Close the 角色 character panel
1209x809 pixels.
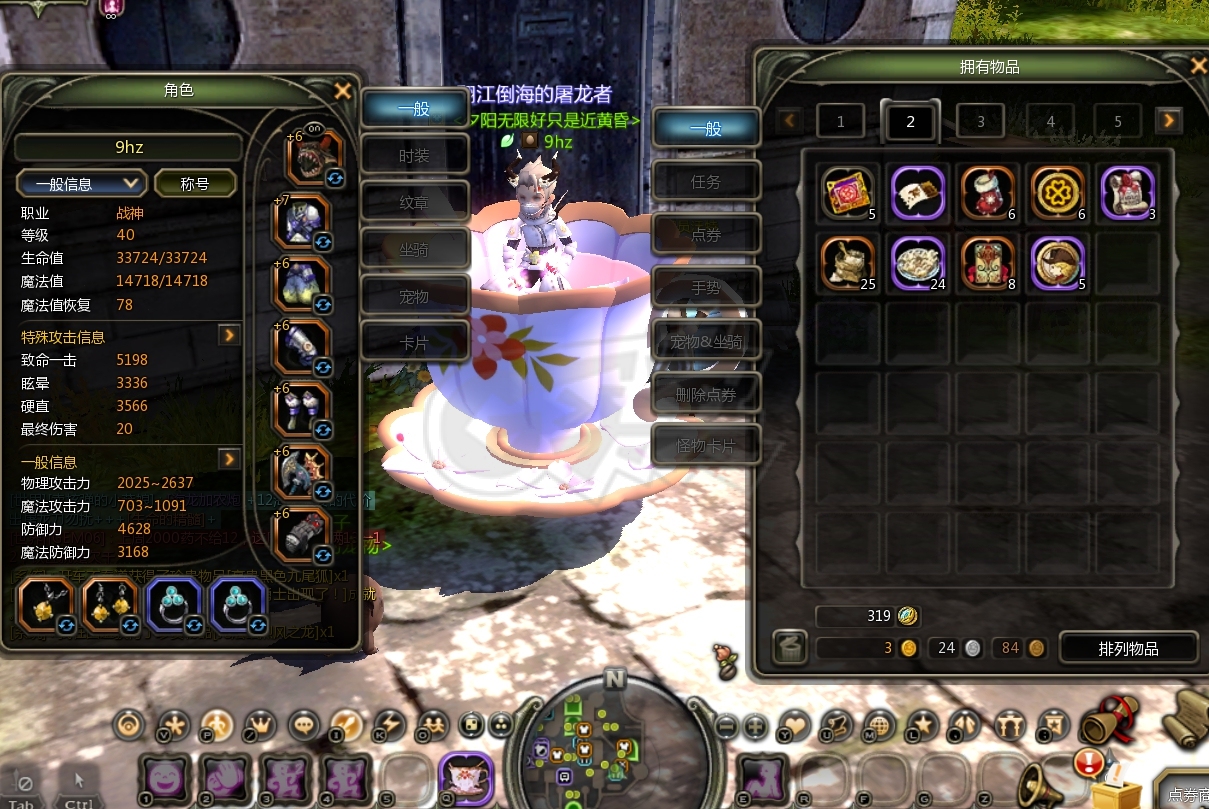[342, 91]
